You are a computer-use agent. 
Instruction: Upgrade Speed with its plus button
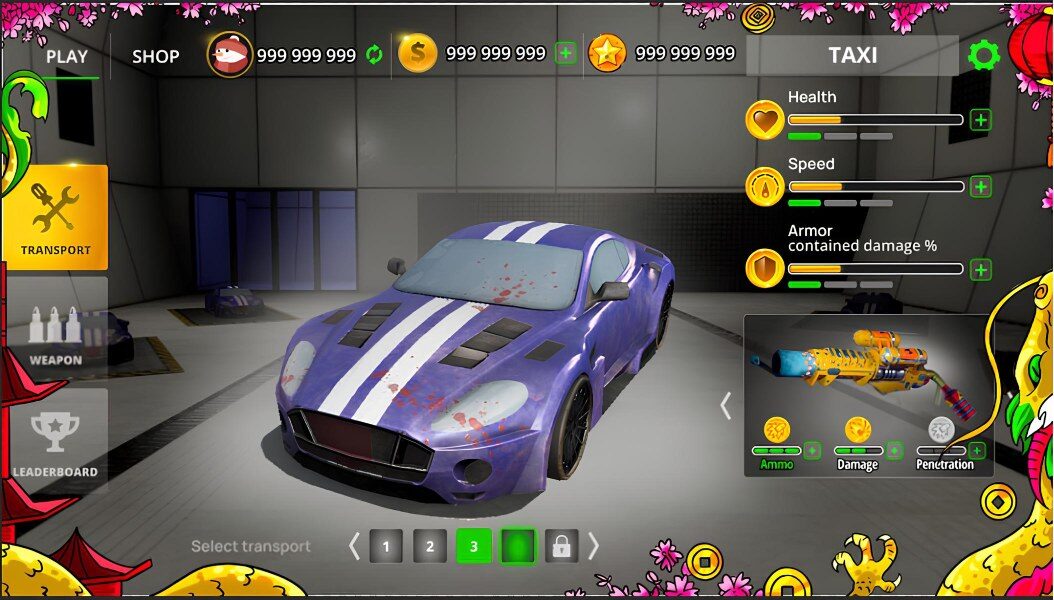[x=981, y=187]
